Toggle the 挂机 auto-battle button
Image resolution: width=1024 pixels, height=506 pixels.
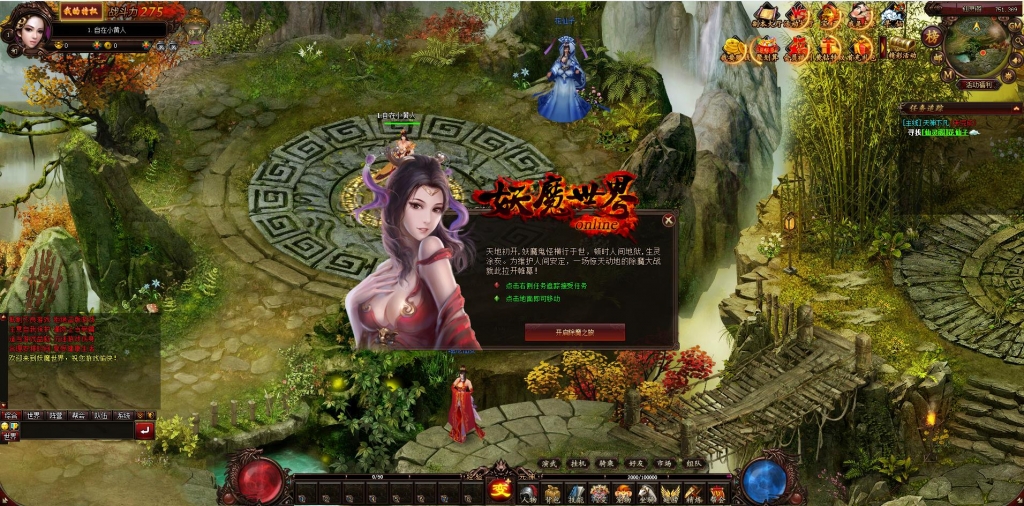(577, 464)
